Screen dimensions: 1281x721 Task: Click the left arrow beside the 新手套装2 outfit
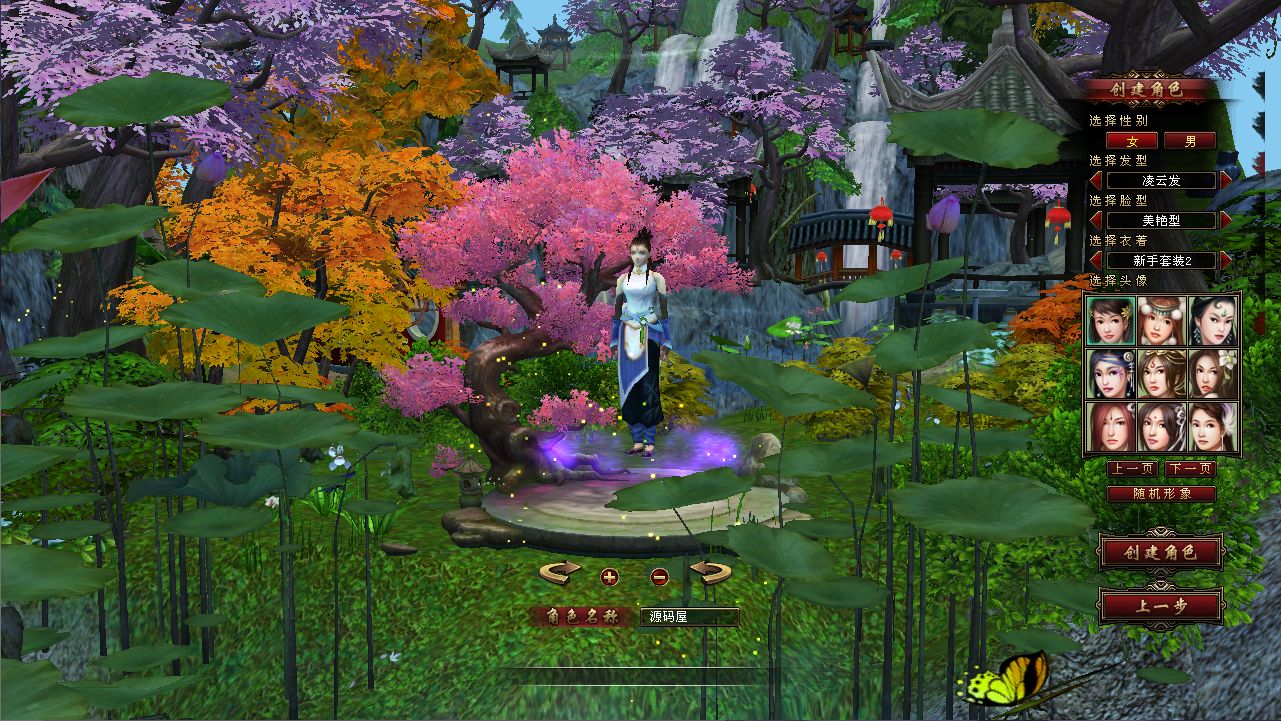(1094, 259)
